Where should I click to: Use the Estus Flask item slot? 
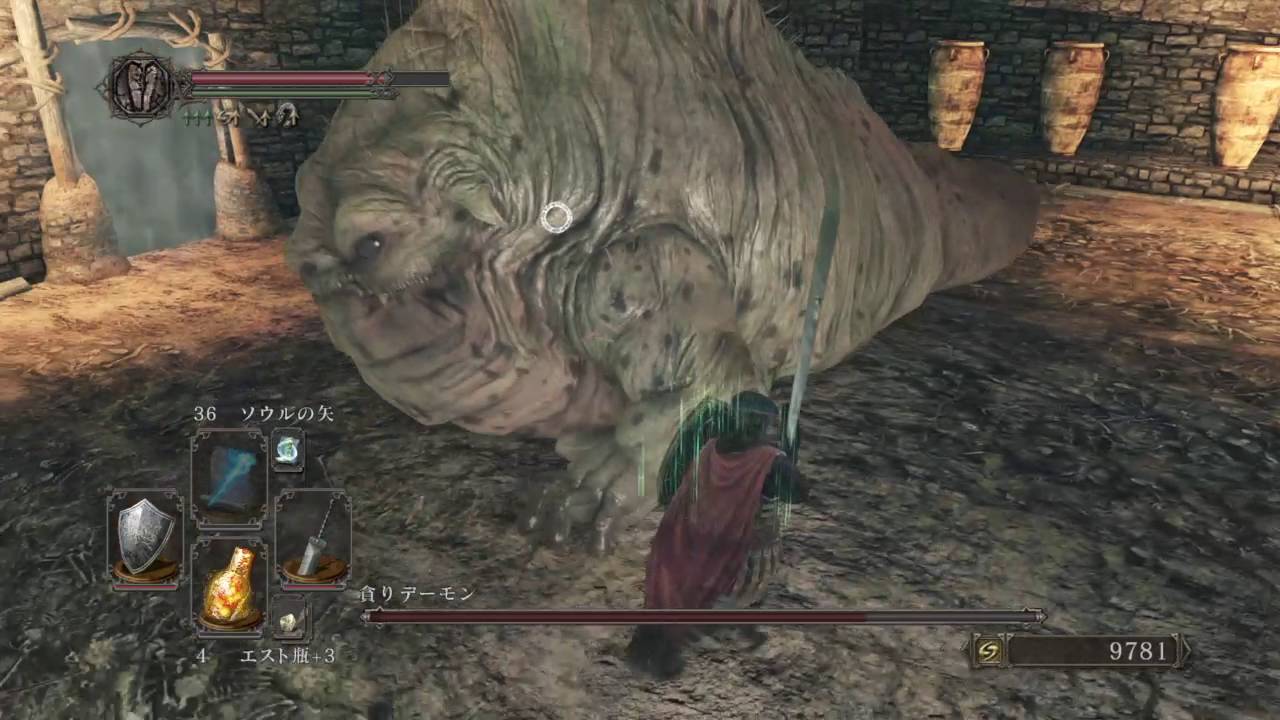click(229, 586)
